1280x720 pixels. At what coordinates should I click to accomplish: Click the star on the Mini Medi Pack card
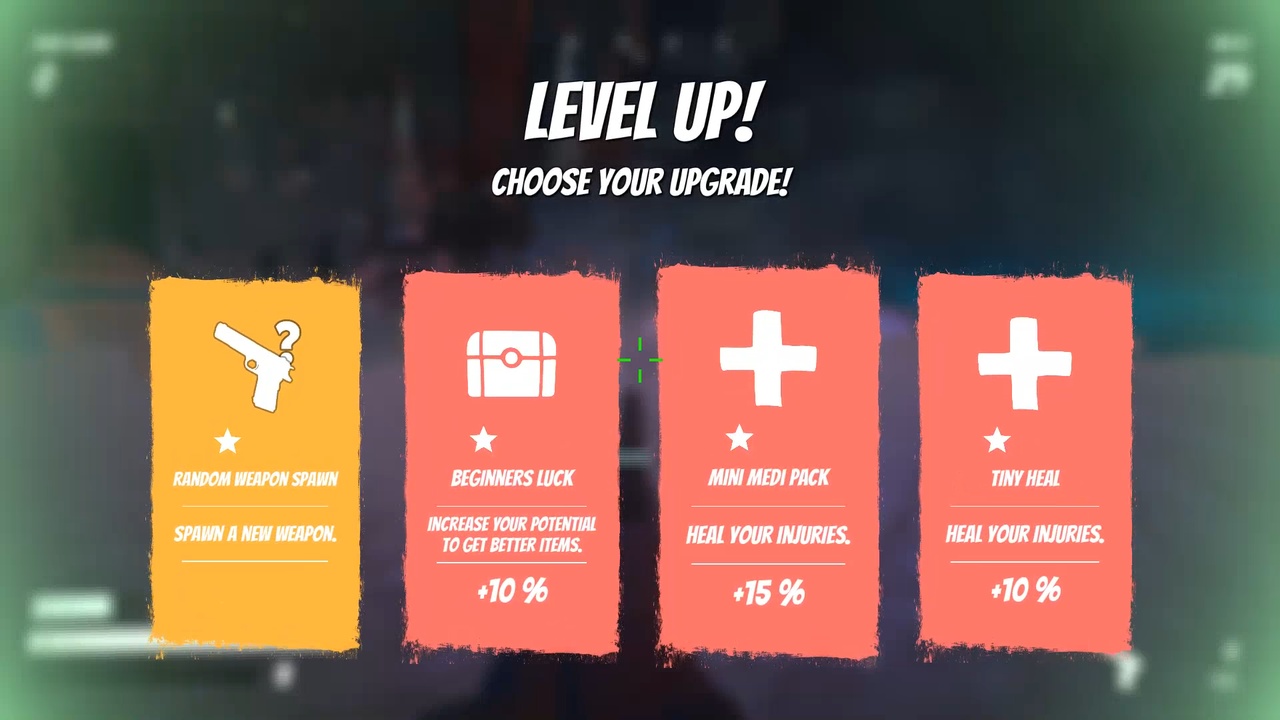740,437
